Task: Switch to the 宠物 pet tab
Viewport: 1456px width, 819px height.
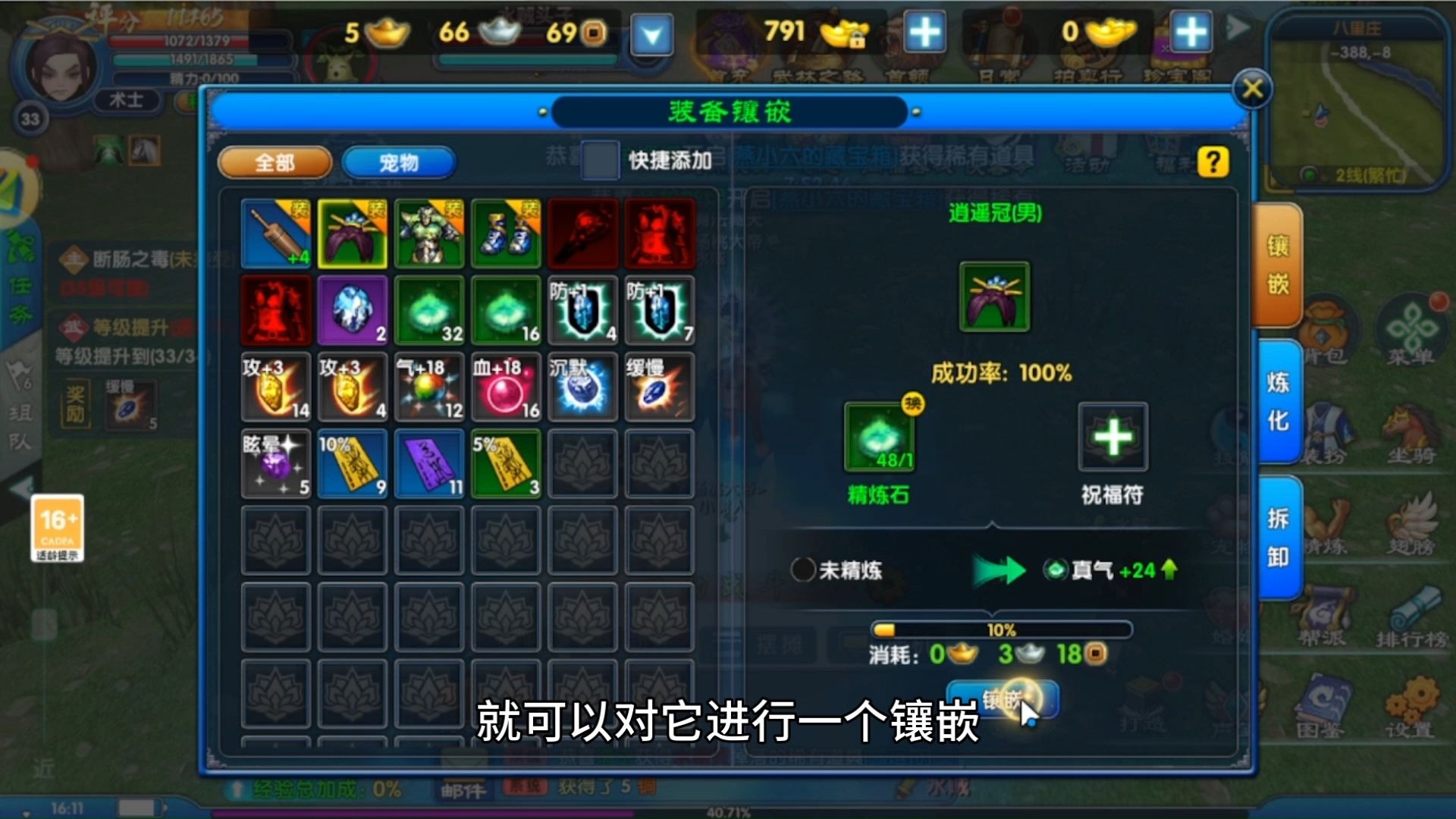Action: click(x=397, y=162)
